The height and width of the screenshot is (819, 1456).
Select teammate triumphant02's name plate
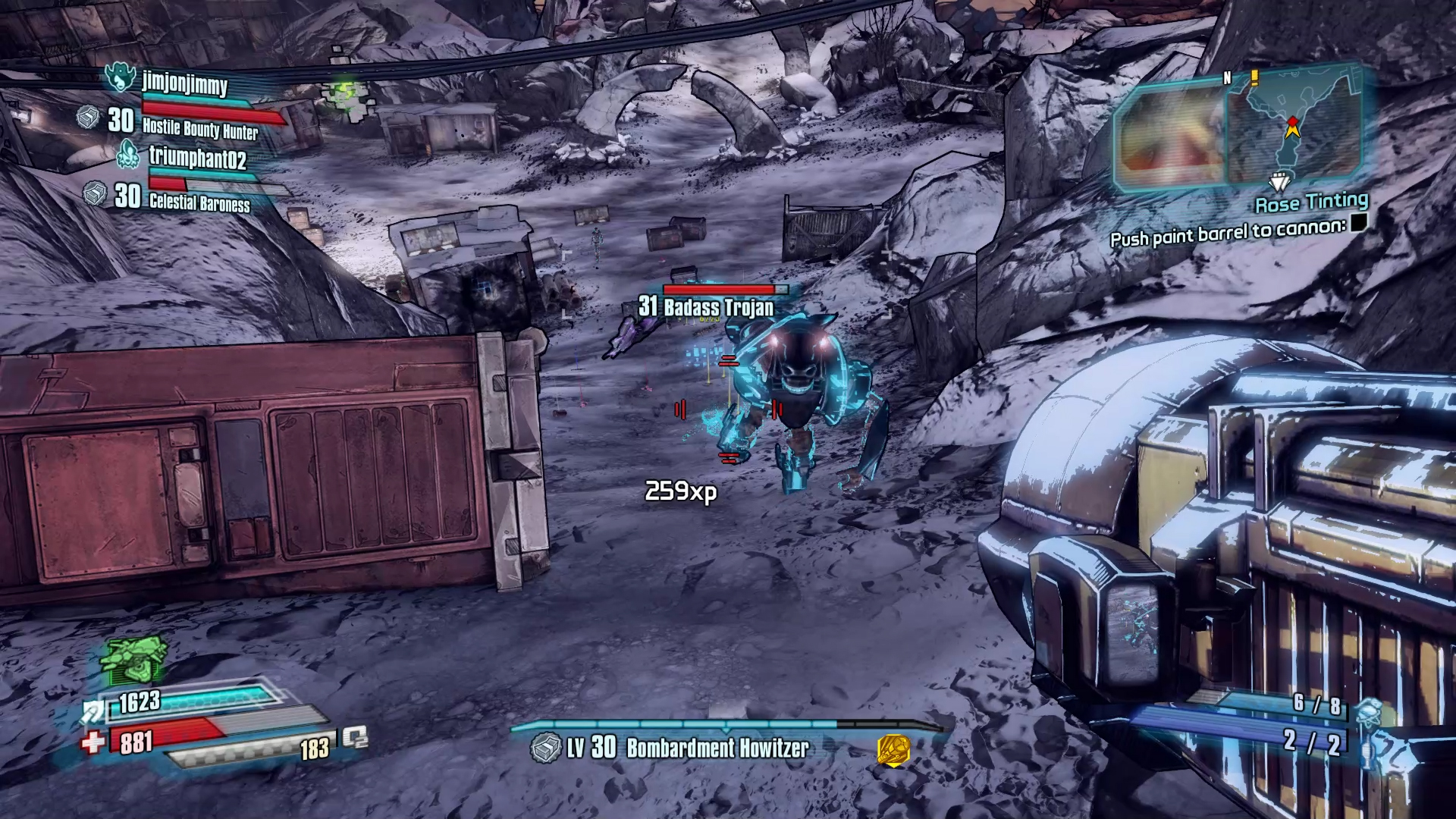coord(197,158)
